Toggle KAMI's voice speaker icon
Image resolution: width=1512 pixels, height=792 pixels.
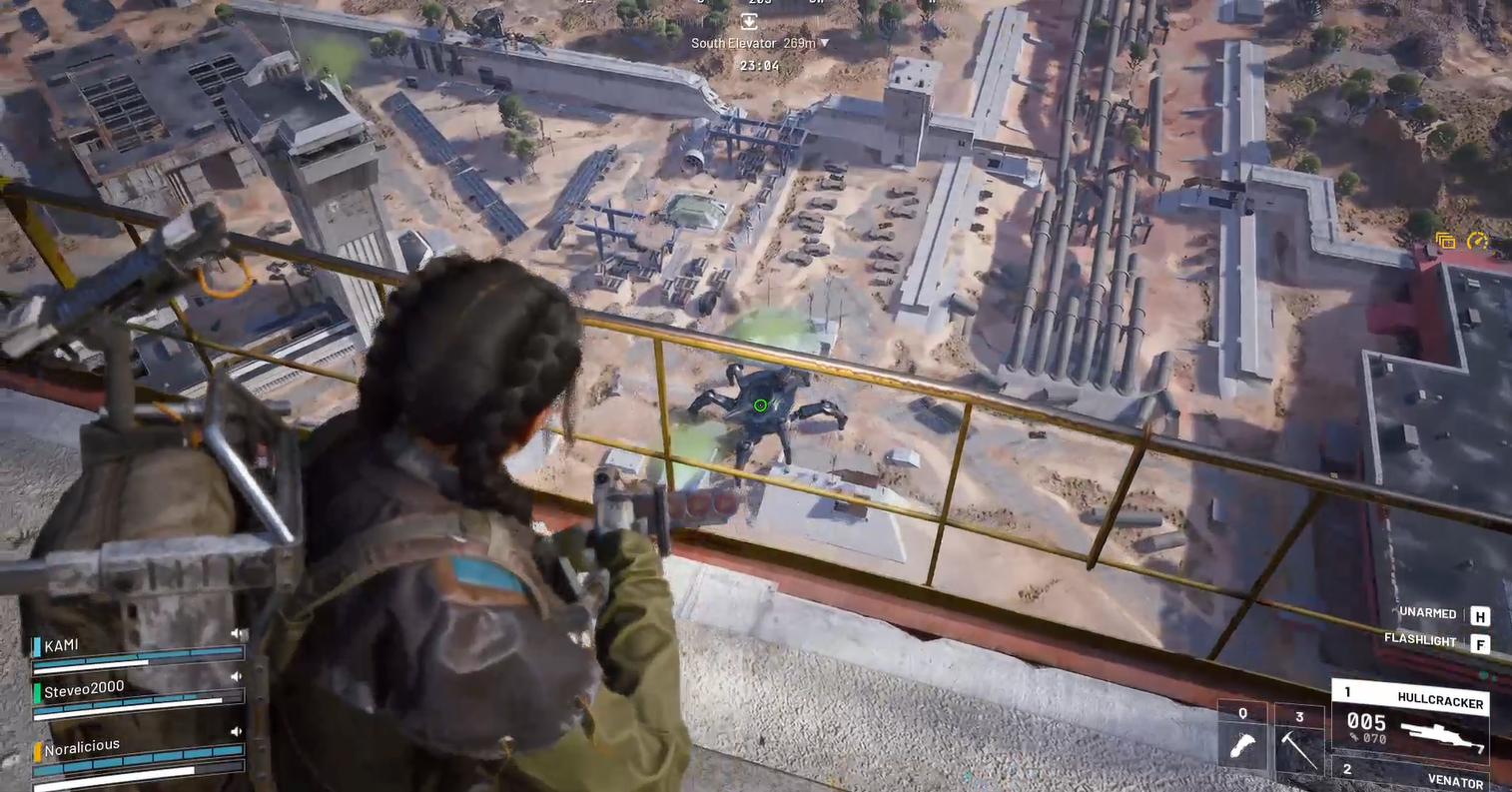point(239,634)
